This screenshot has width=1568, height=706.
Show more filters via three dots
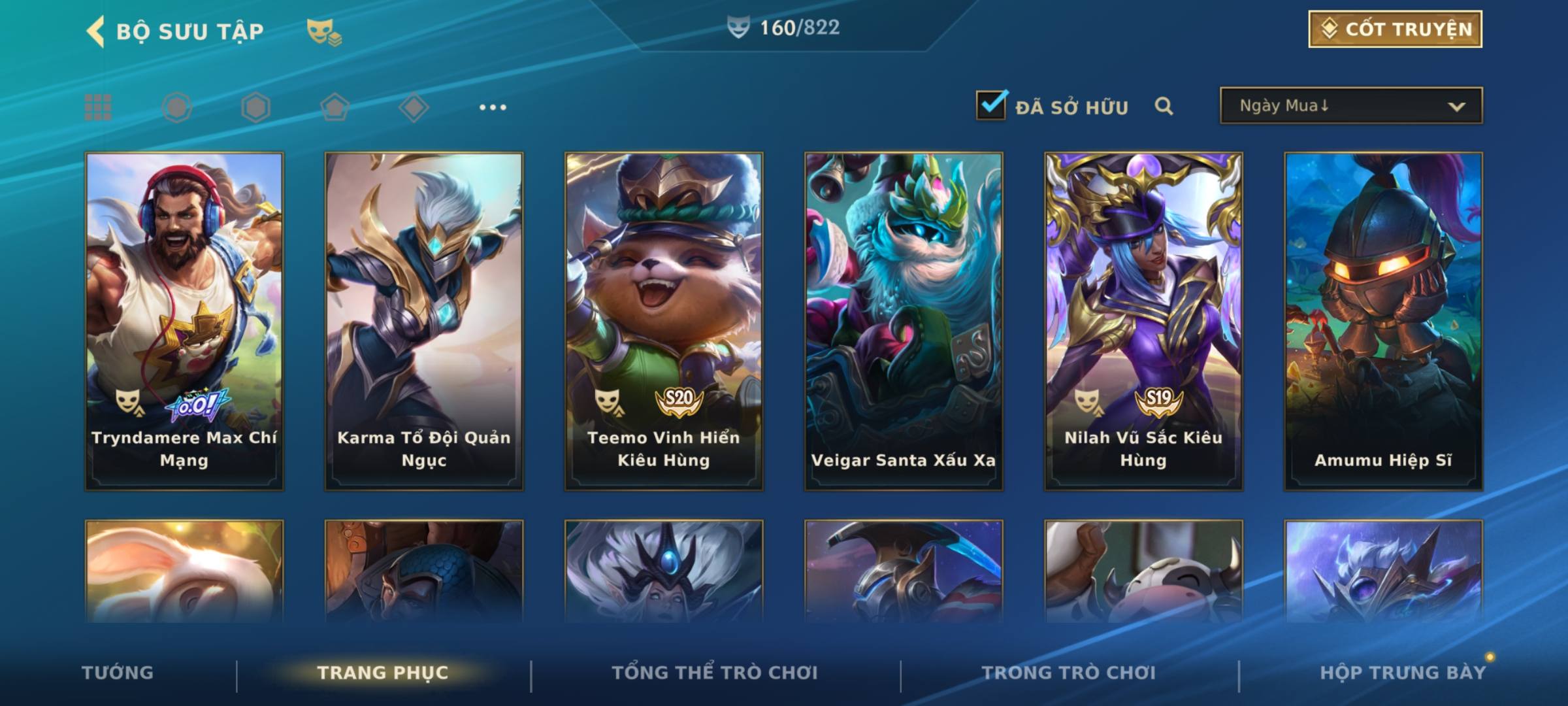(x=493, y=107)
